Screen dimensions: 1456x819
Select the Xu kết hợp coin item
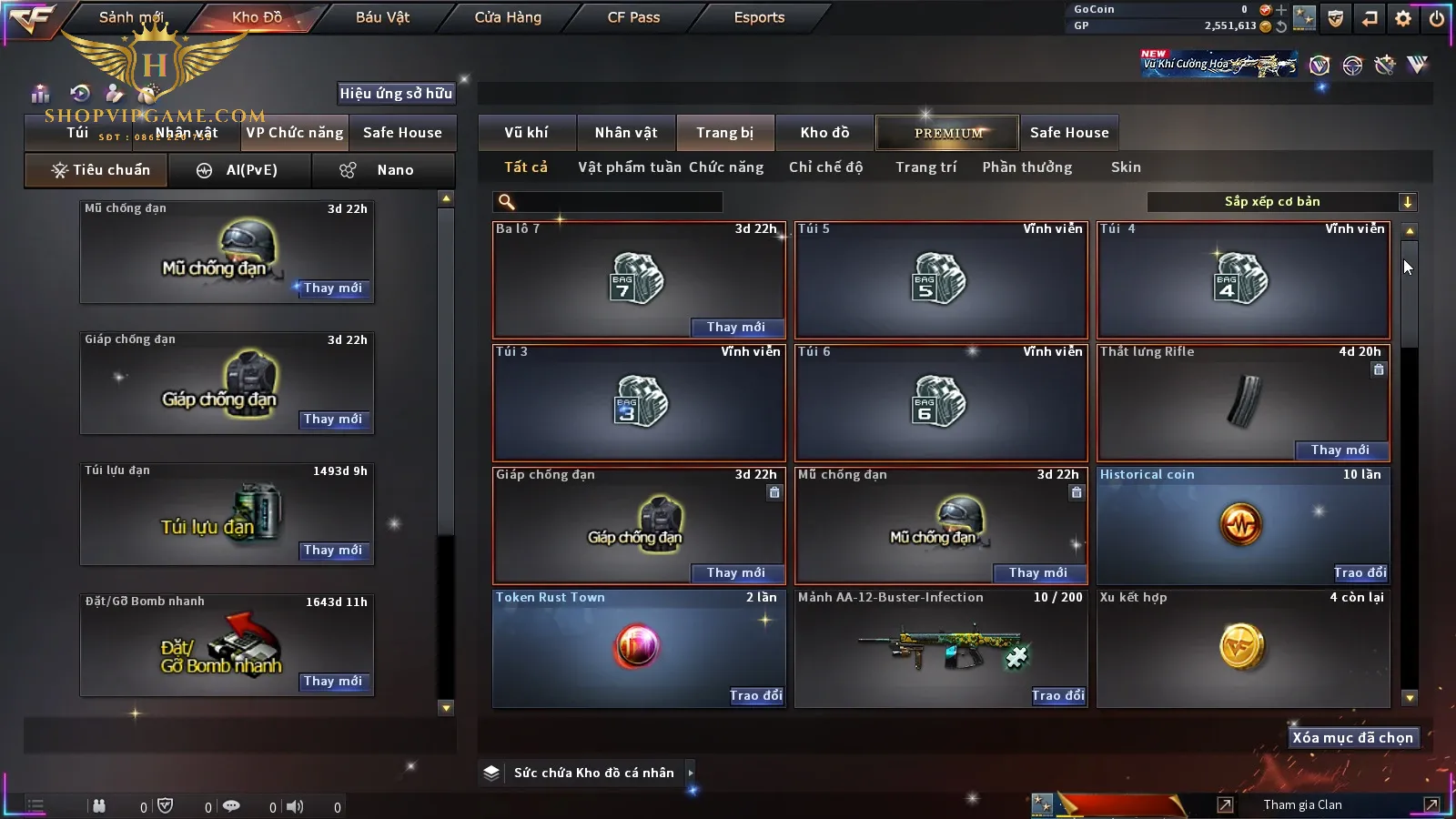[x=1242, y=648]
